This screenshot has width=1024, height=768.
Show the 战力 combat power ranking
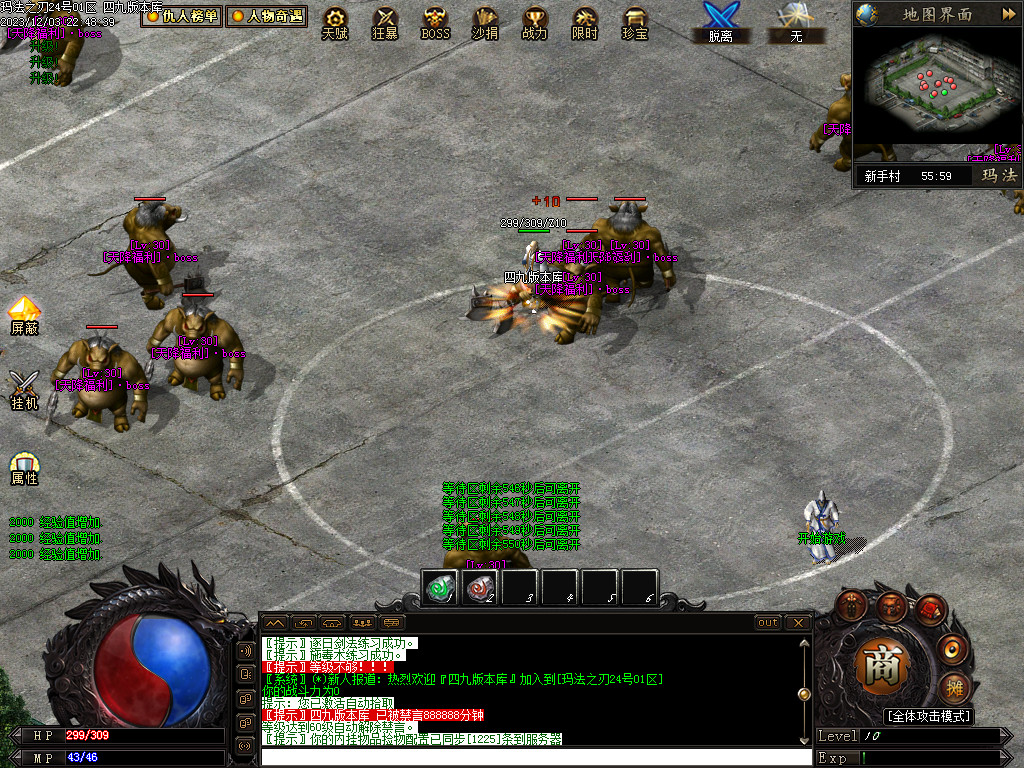coord(535,22)
